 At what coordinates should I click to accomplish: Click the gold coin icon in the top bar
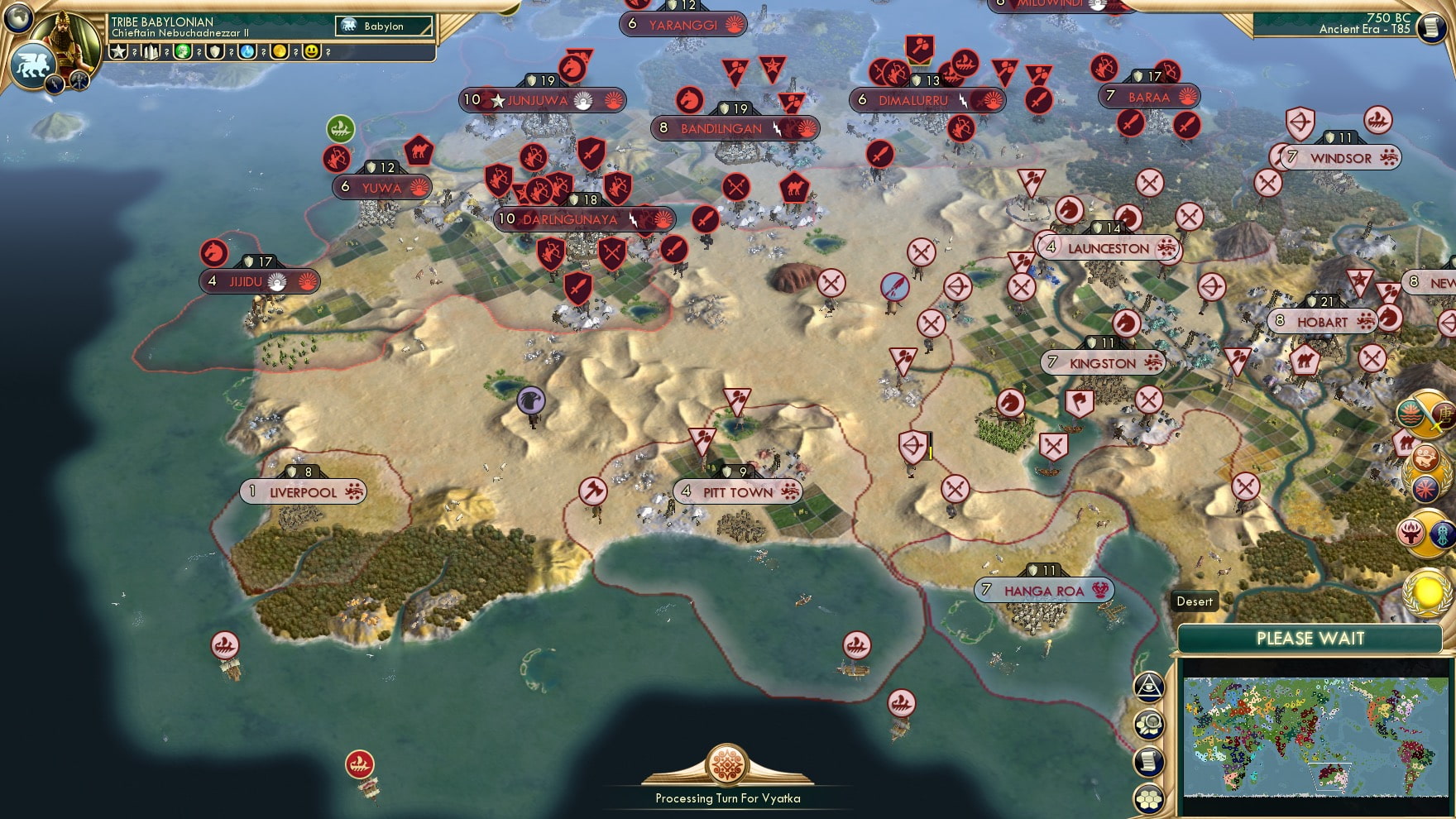coord(277,51)
